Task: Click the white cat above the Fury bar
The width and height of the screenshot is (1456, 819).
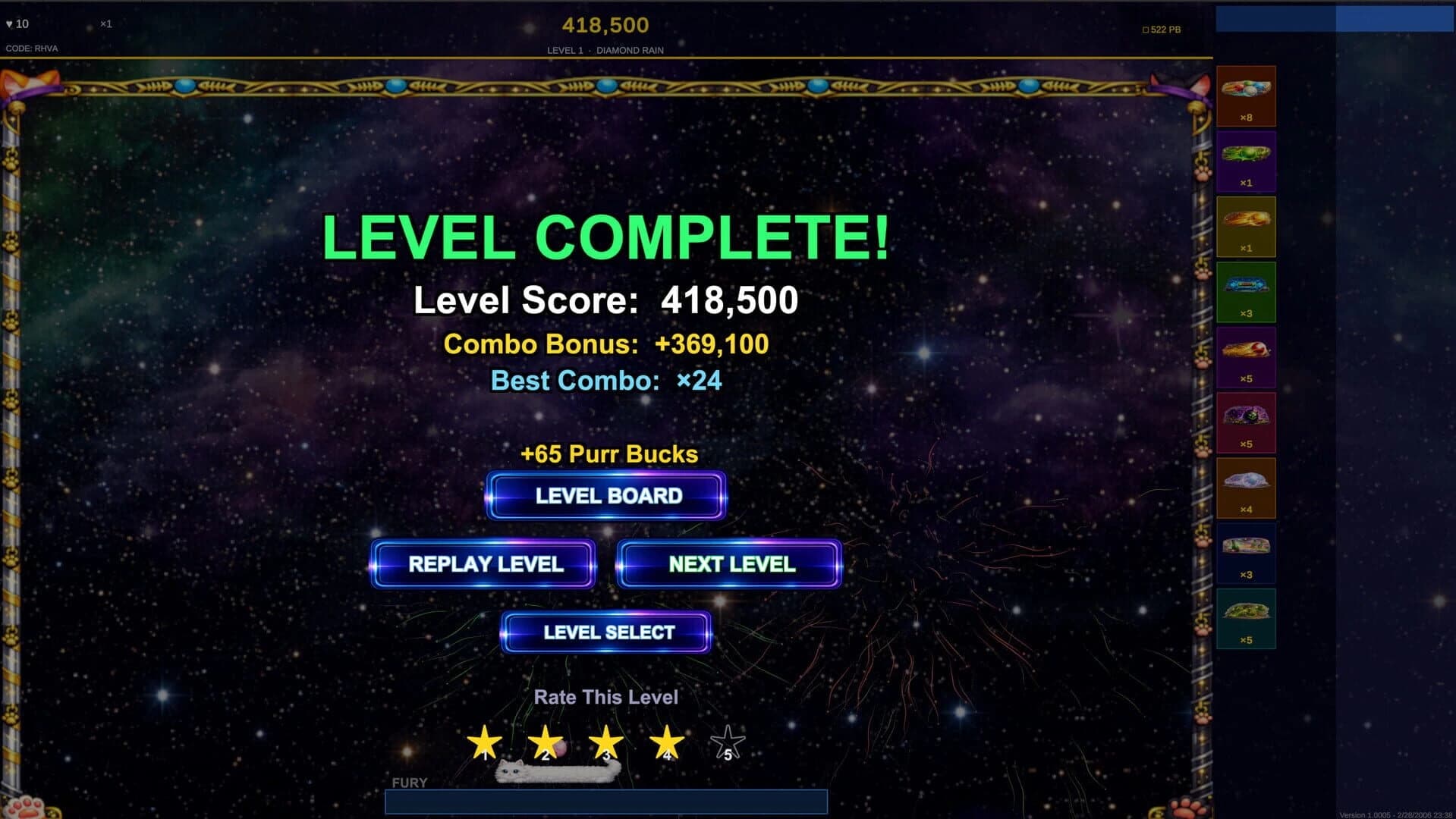Action: tap(558, 770)
